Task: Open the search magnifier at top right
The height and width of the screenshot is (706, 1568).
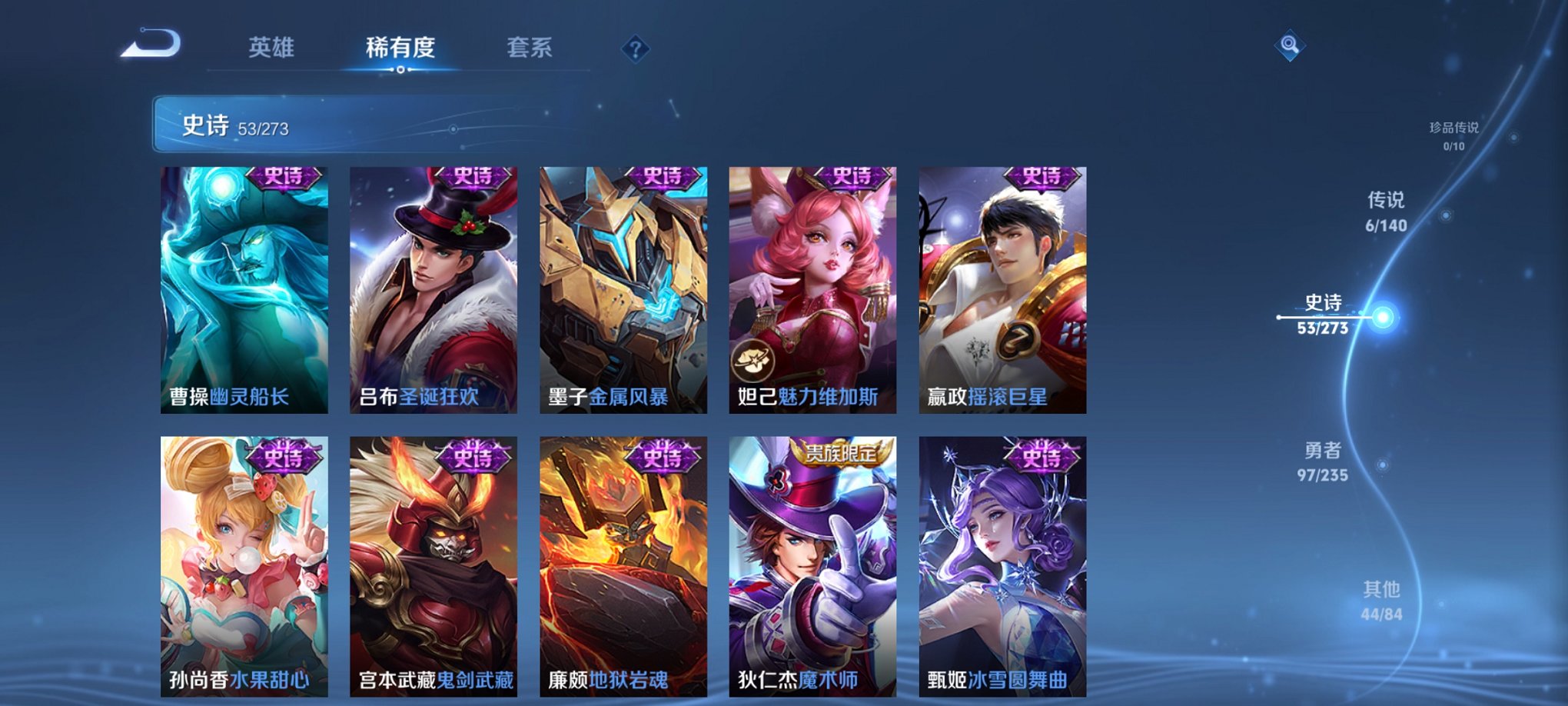Action: point(1292,44)
